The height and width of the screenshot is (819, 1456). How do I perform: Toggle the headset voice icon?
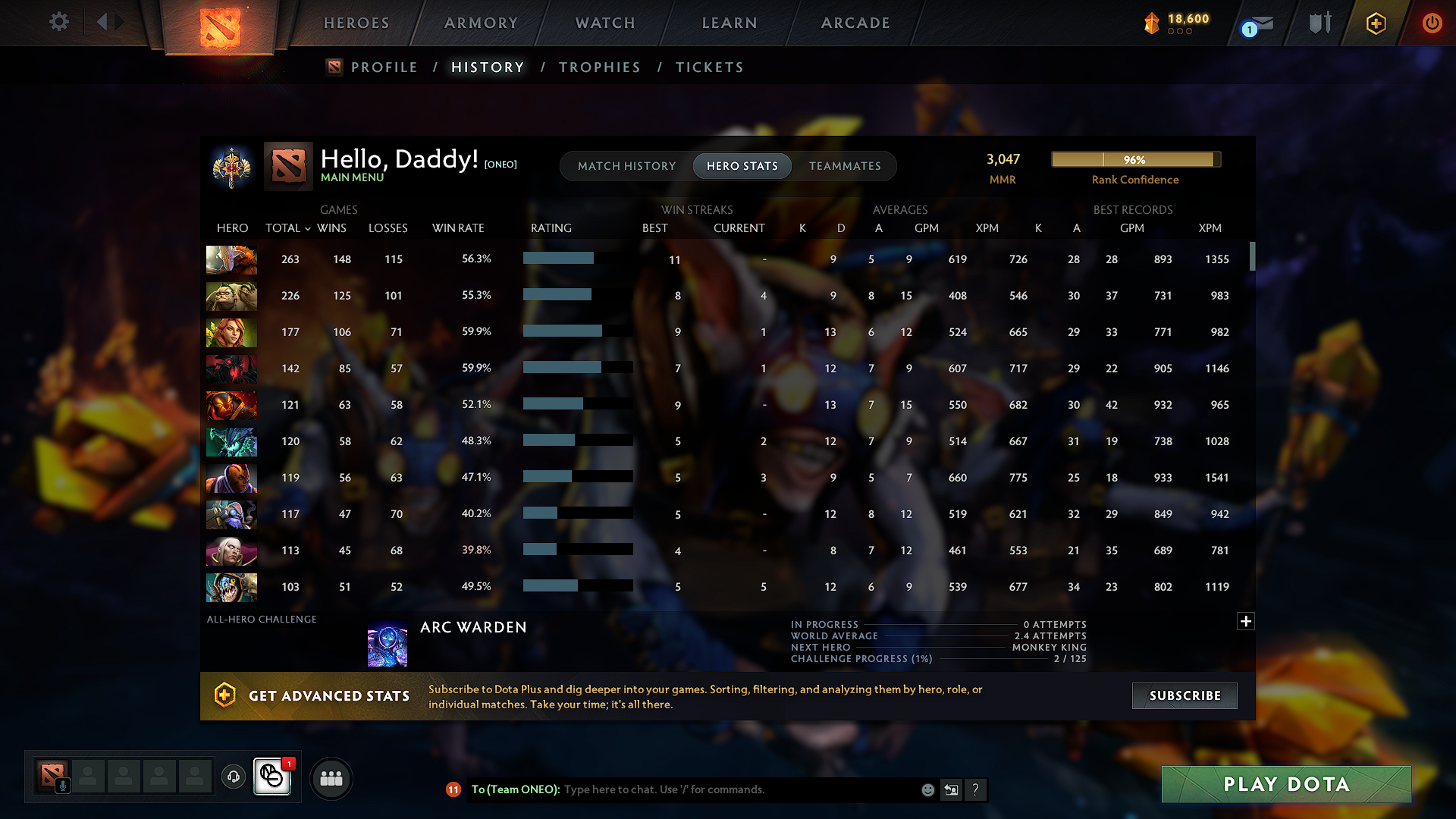(x=233, y=778)
